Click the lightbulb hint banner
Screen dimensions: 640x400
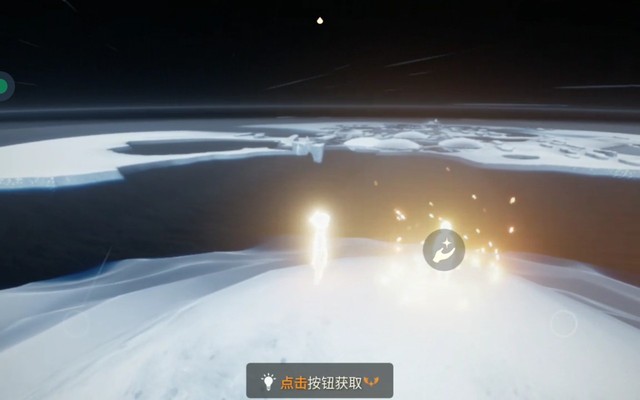point(320,381)
